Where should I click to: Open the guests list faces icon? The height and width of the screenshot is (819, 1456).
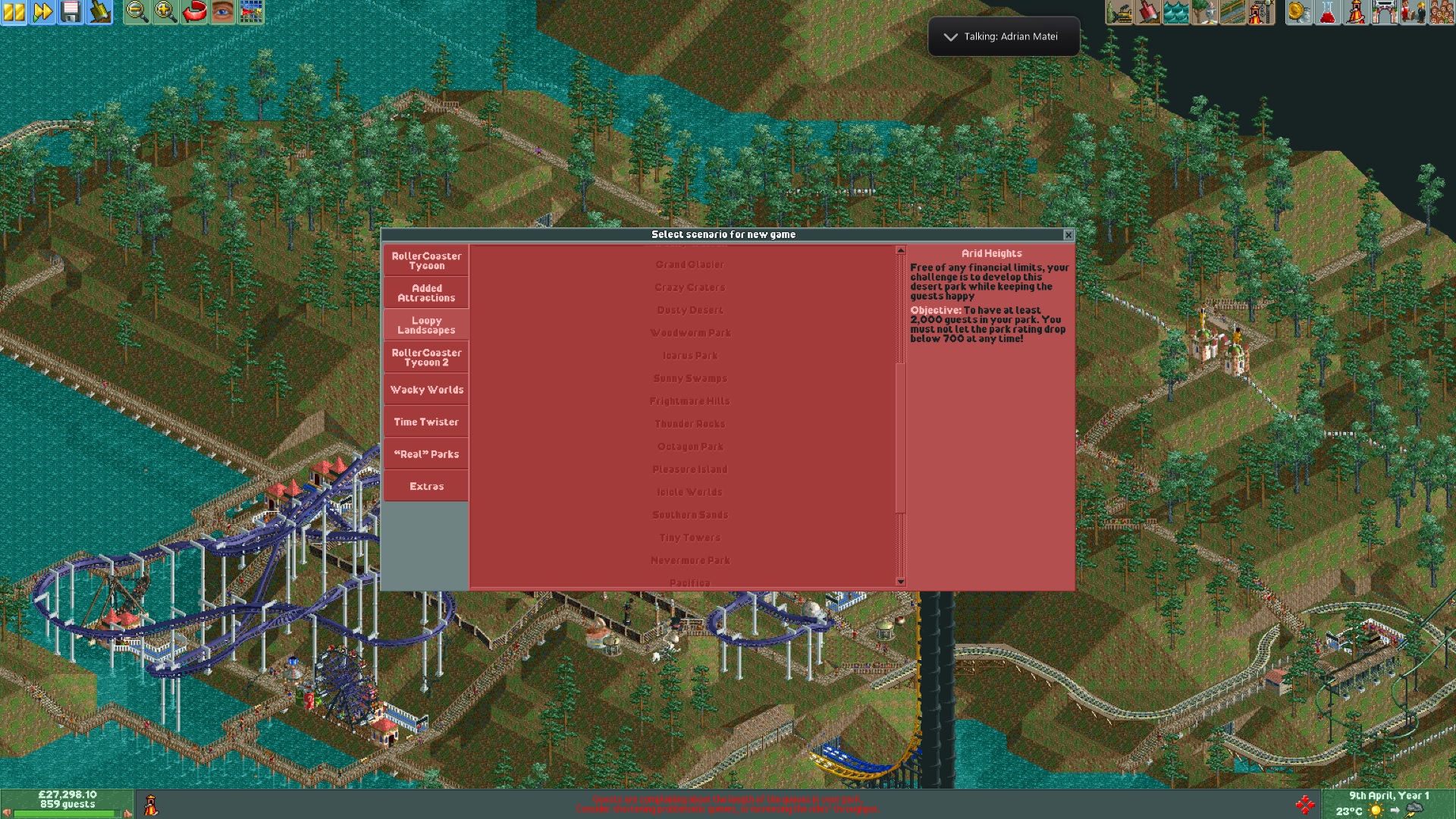tap(1441, 13)
